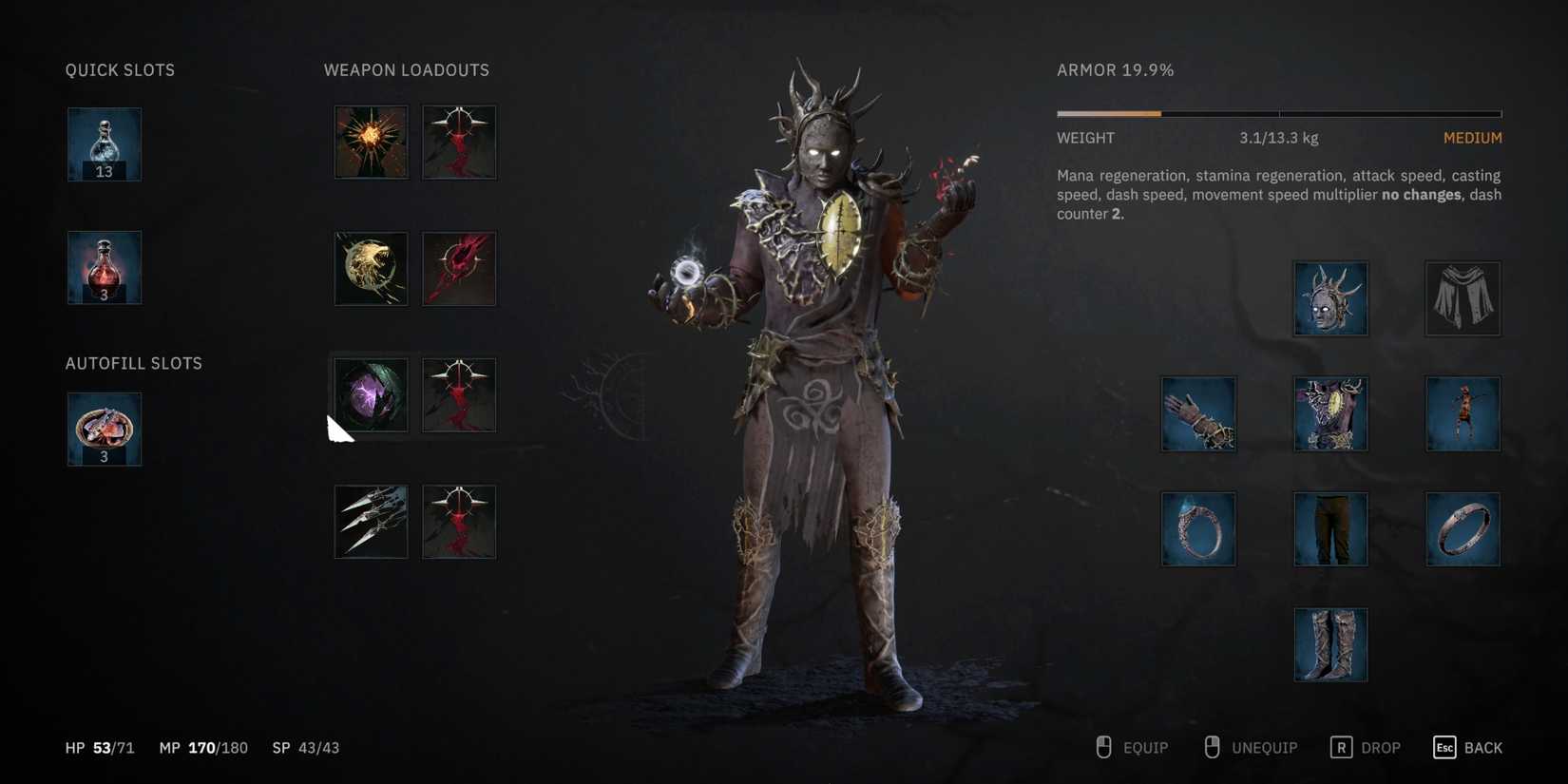Image resolution: width=1568 pixels, height=784 pixels.
Task: Select the equipped boots slot
Action: [x=1329, y=643]
